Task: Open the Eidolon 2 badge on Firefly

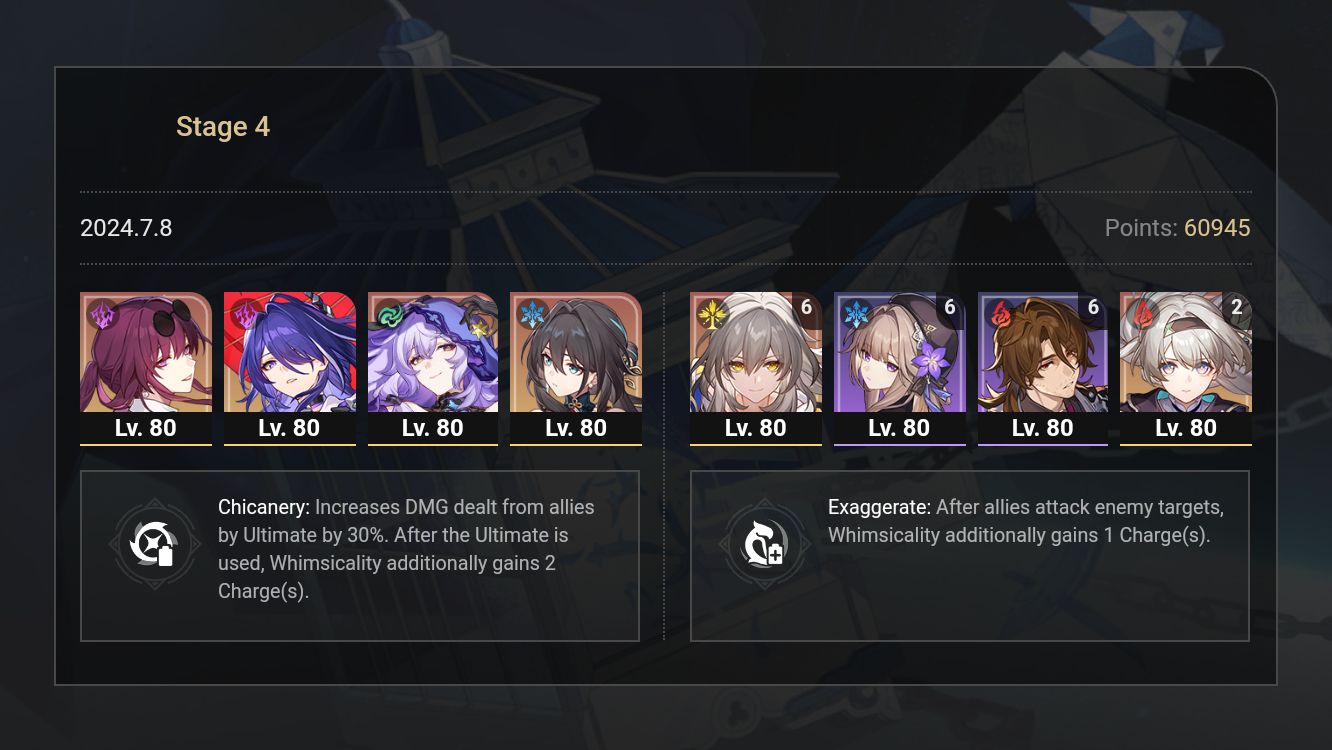Action: coord(1236,308)
